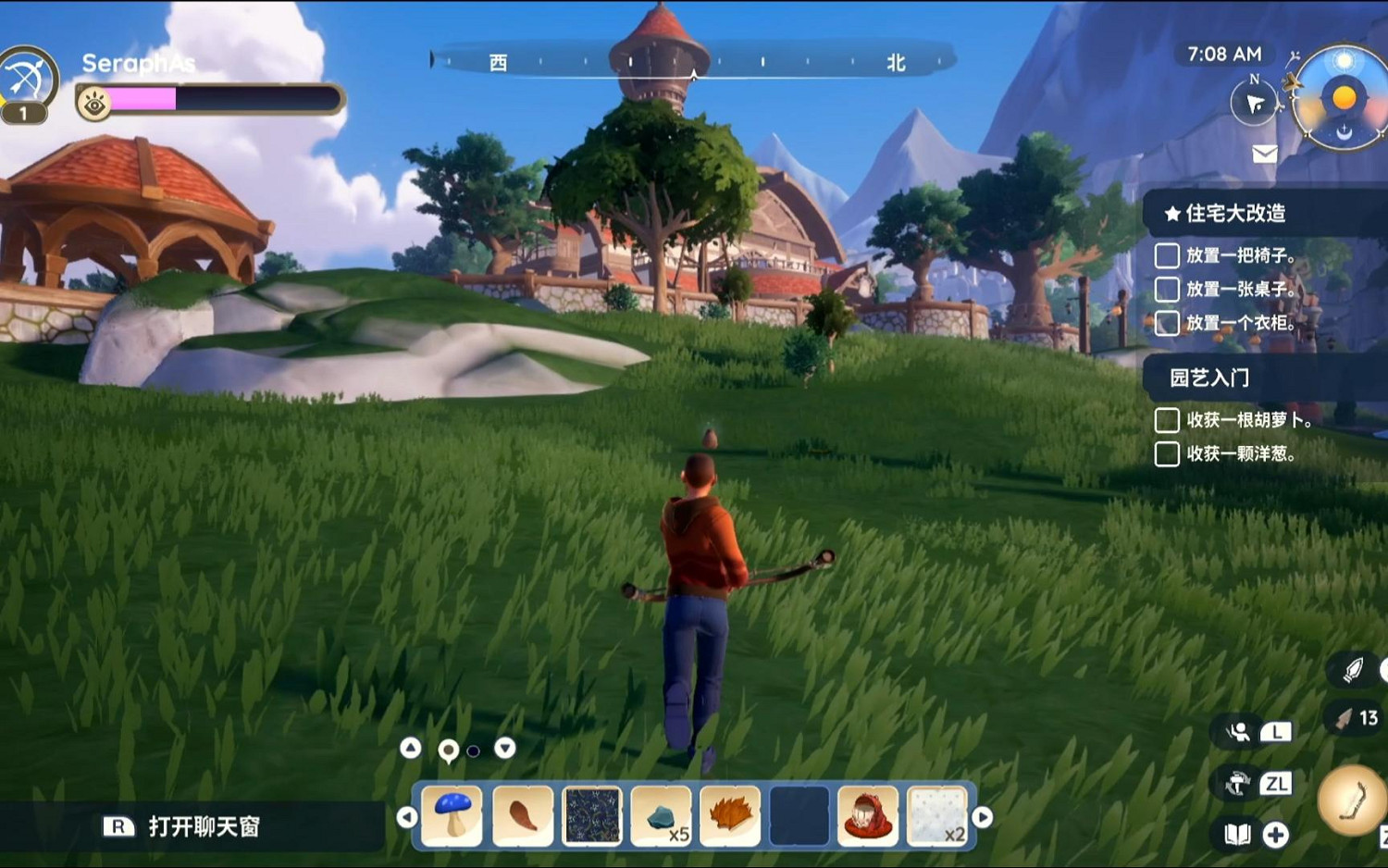Select the orange spiky leaf slot
The image size is (1388, 868).
point(730,815)
